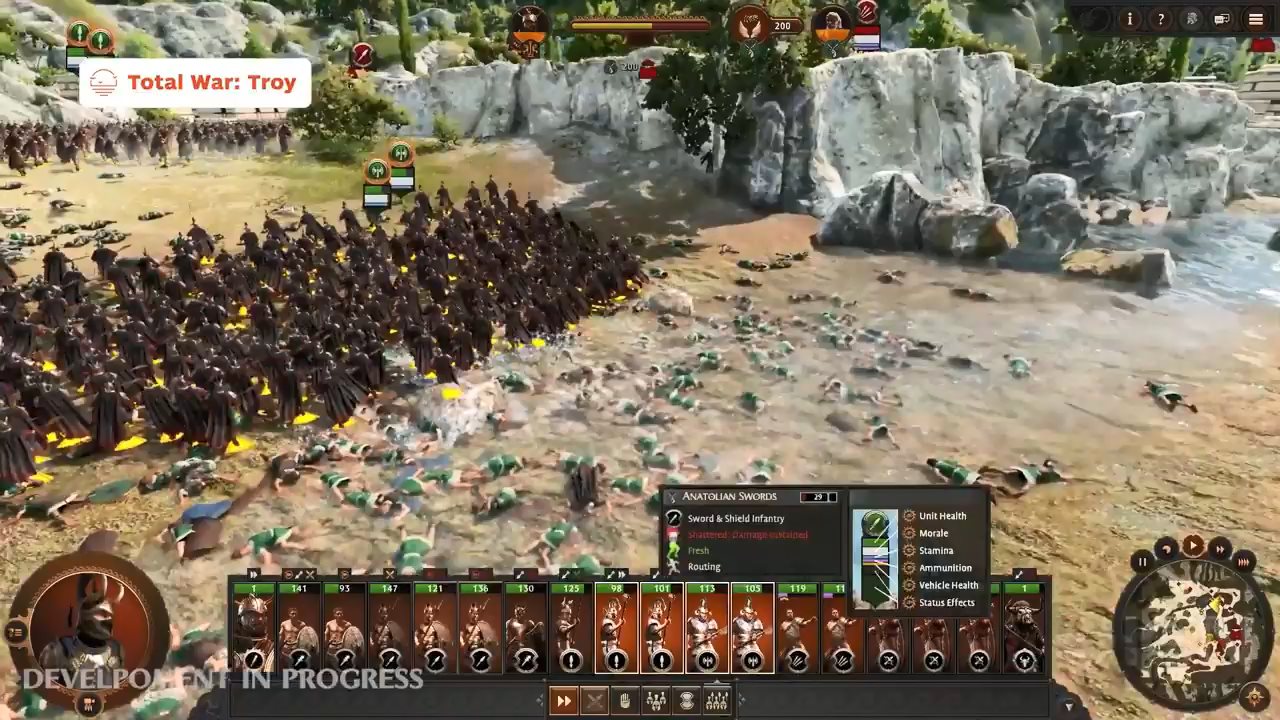Viewport: 1280px width, 720px height.
Task: Open the main menu hamburger button
Action: [x=1256, y=19]
